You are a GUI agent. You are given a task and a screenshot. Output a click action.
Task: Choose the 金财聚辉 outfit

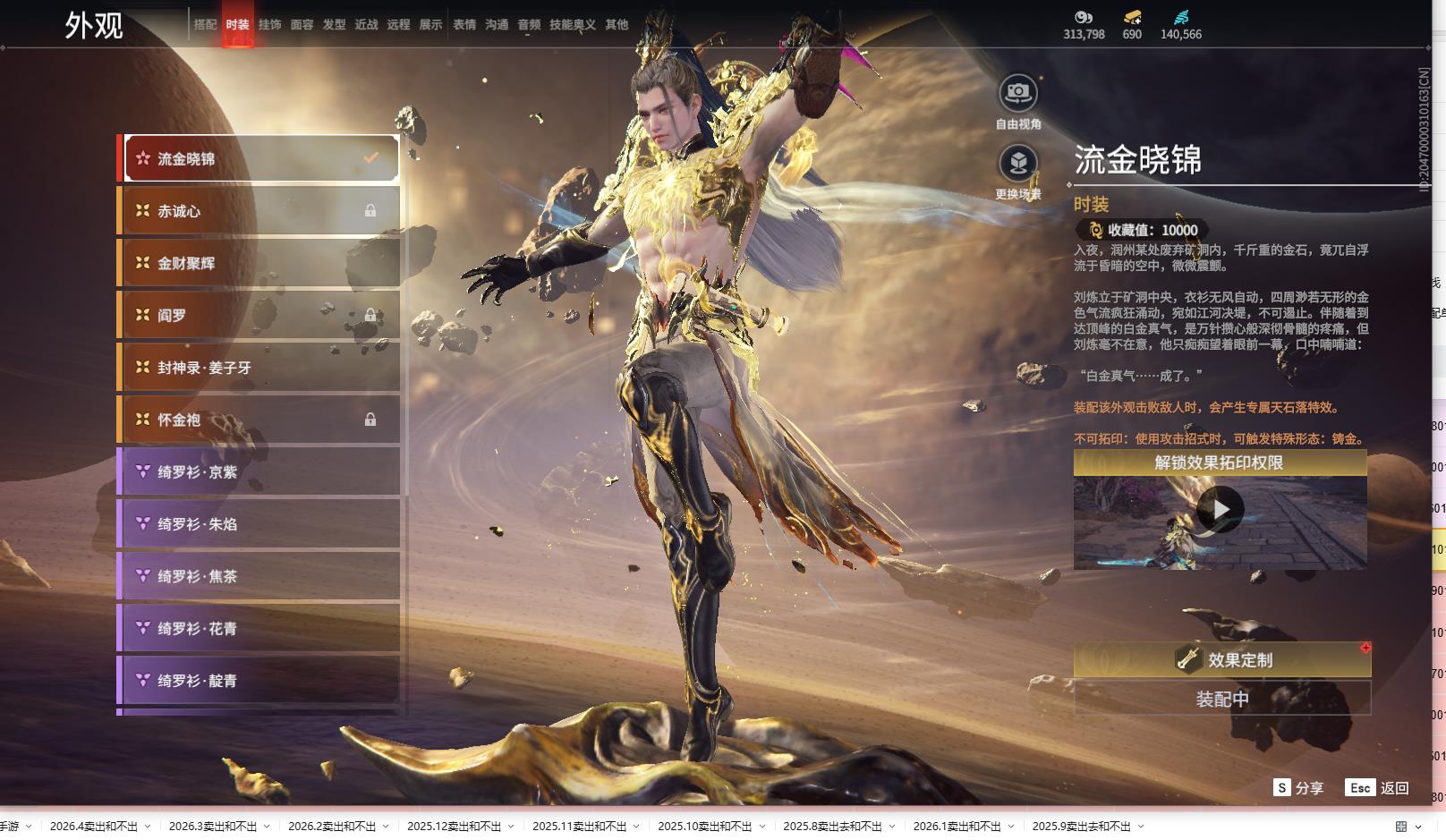[259, 263]
